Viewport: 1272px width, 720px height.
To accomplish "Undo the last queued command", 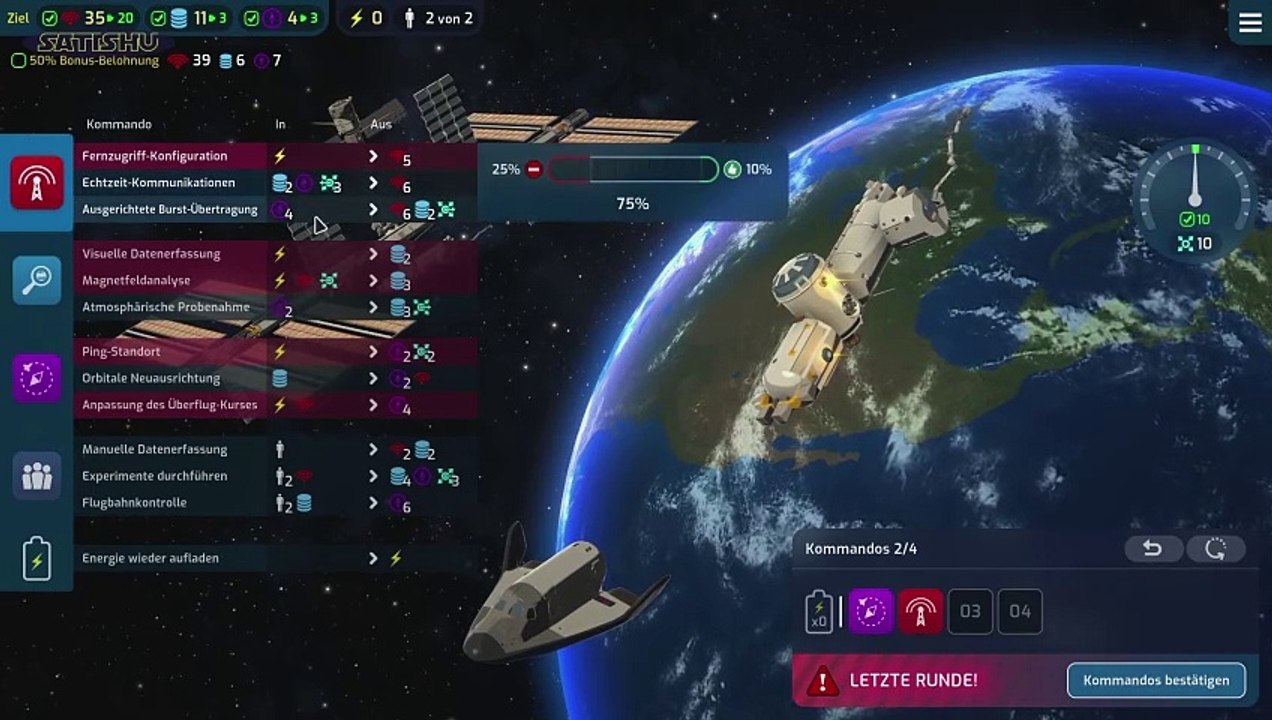I will pyautogui.click(x=1153, y=549).
